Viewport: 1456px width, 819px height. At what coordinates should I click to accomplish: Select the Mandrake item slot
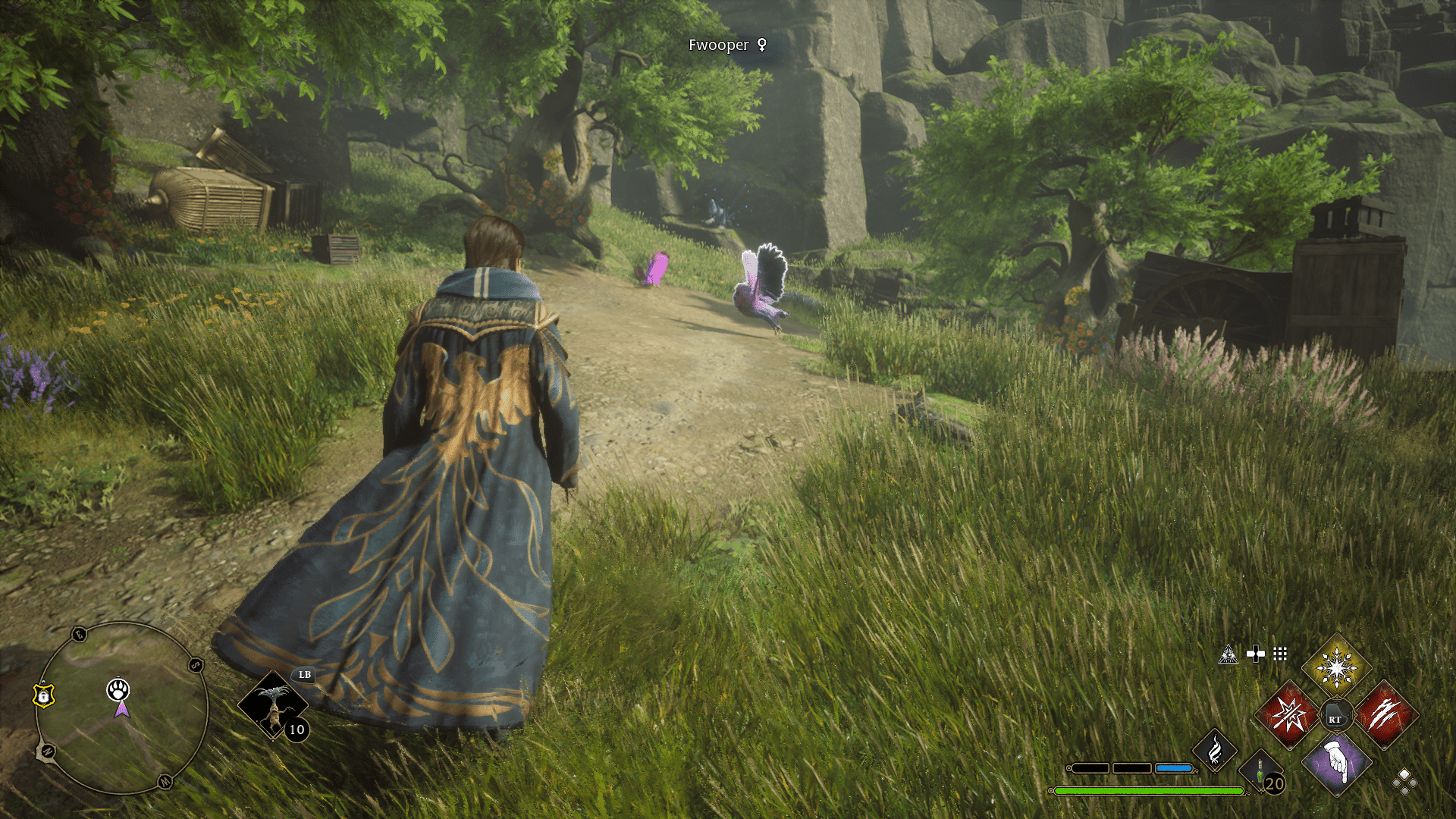272,704
